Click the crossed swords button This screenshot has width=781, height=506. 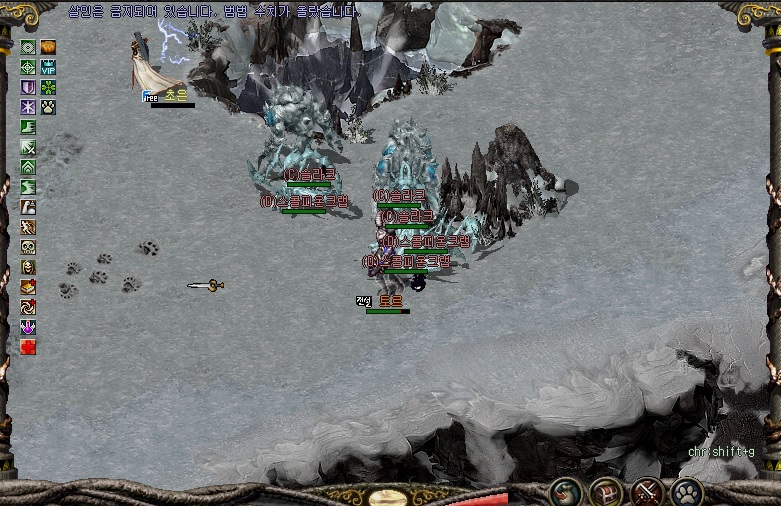coord(647,492)
